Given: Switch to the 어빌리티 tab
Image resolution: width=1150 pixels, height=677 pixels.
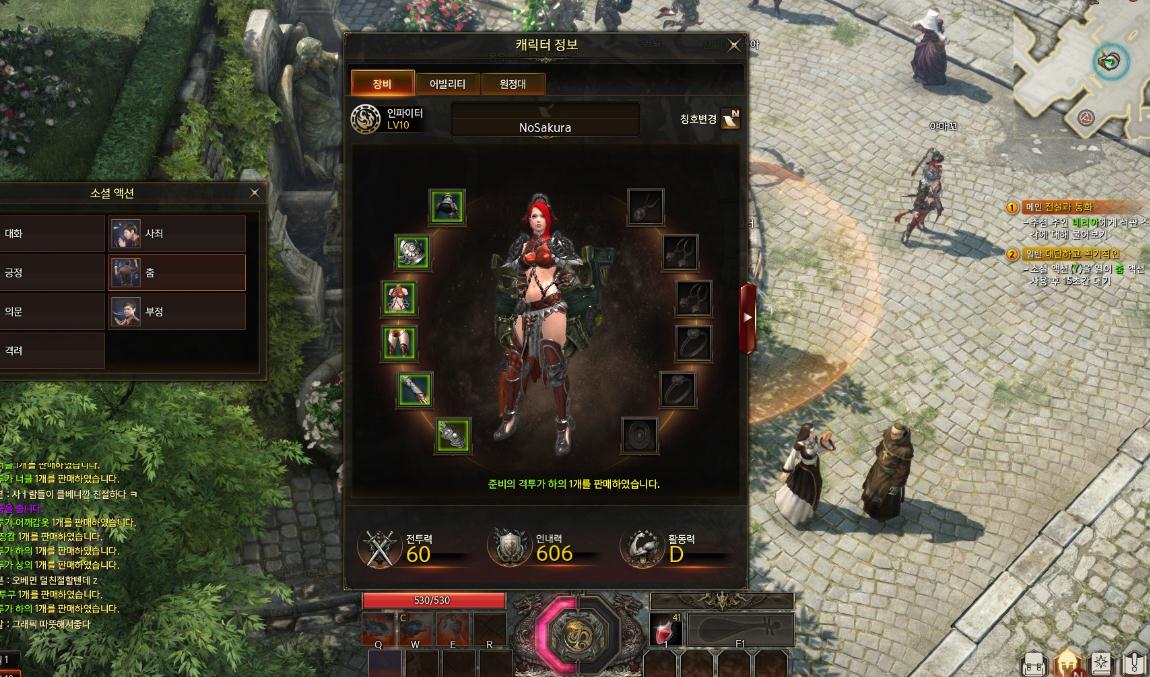Looking at the screenshot, I should [x=447, y=84].
